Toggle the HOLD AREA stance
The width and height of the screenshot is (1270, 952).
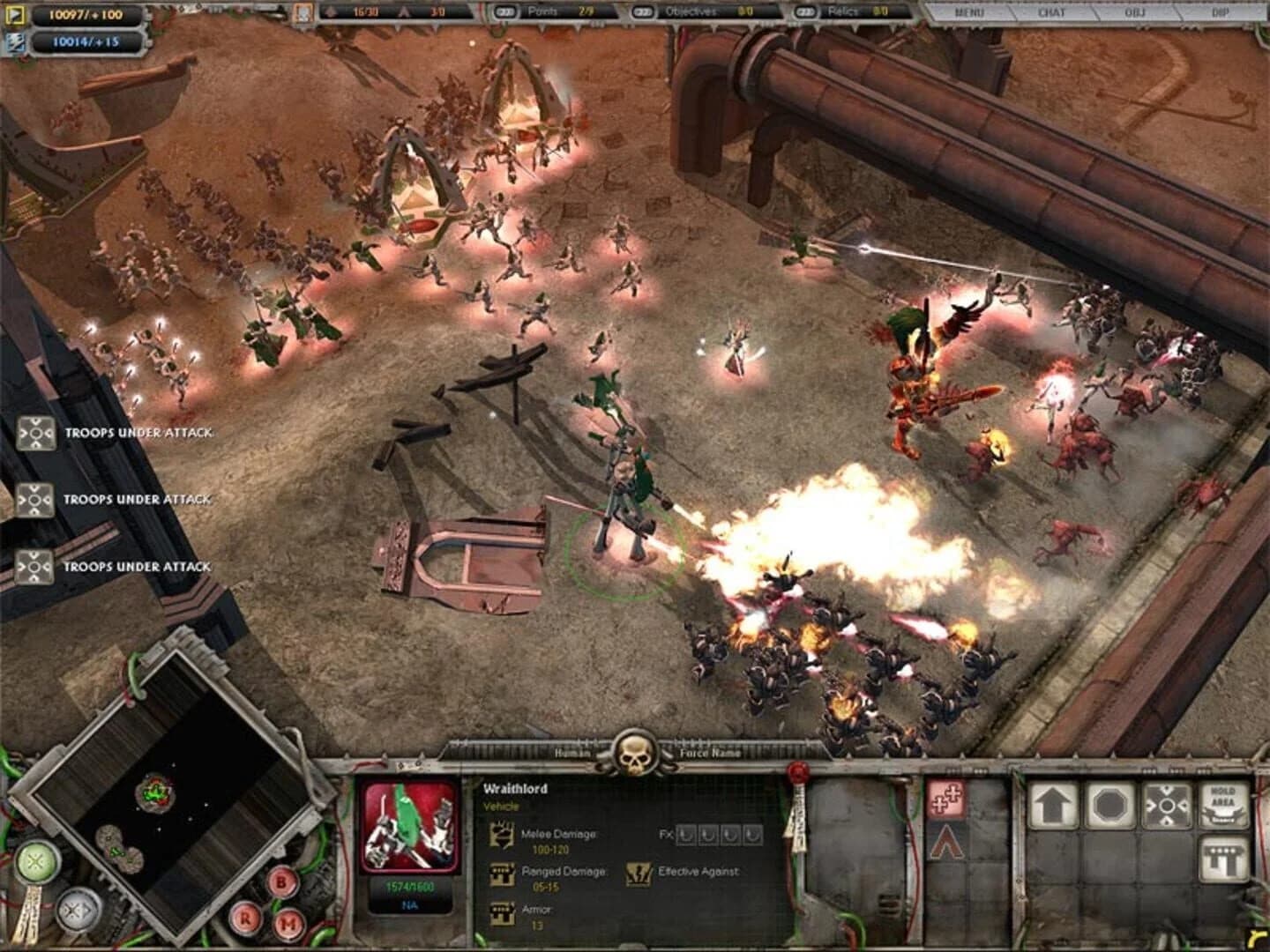[x=1224, y=804]
